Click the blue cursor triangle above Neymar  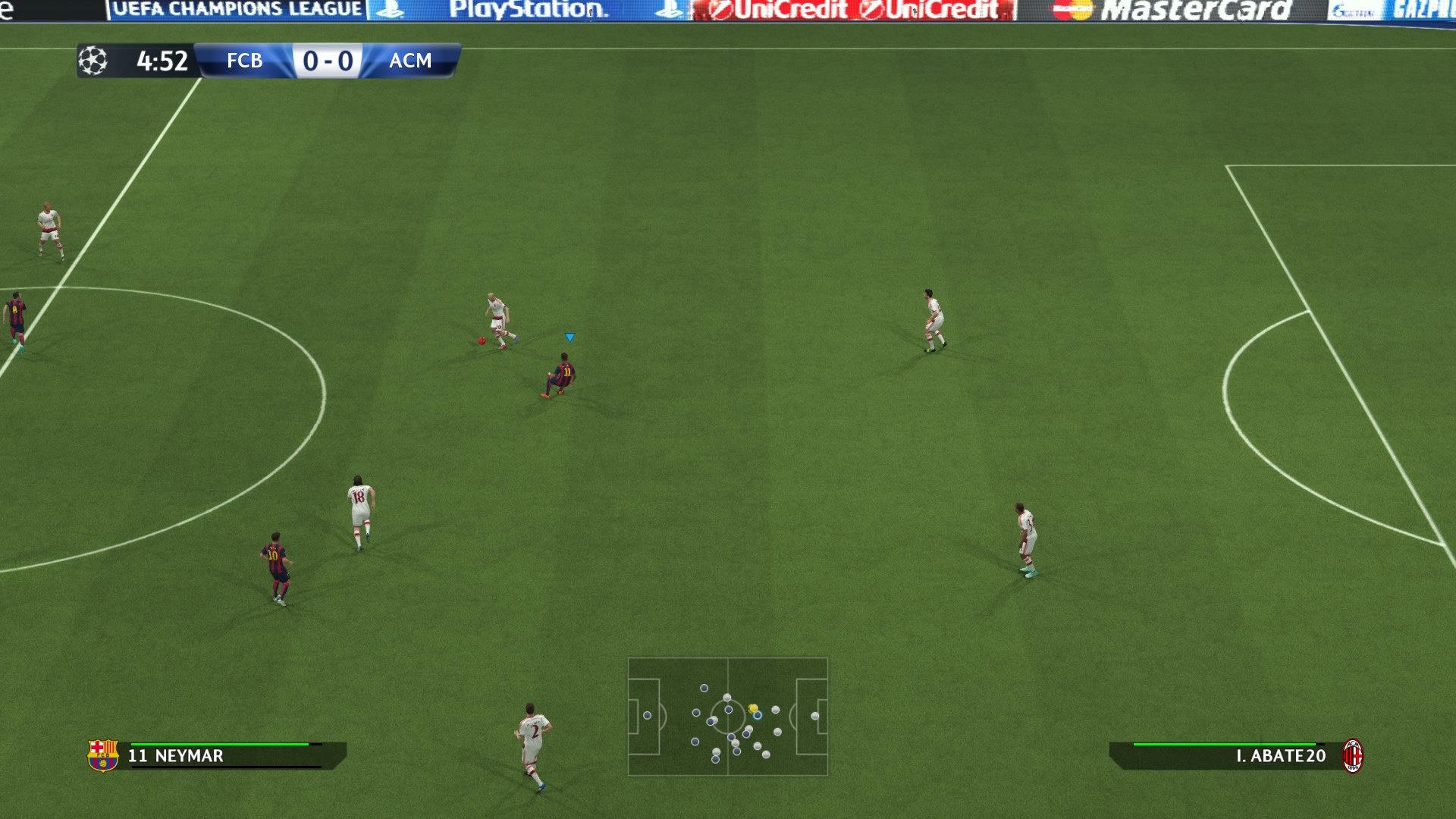(x=569, y=335)
